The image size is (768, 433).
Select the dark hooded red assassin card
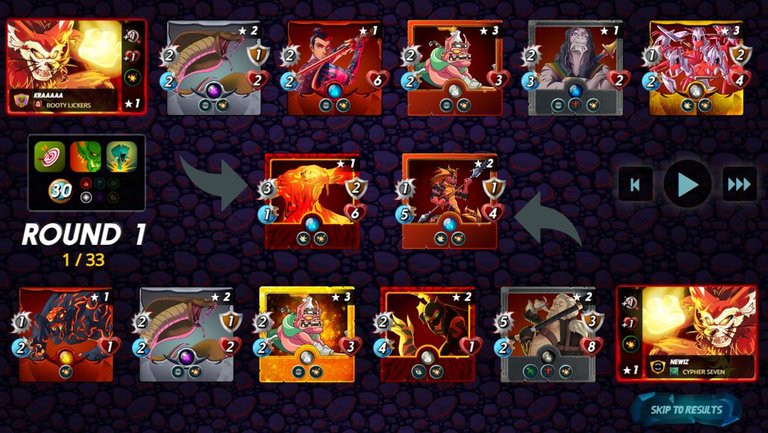pos(427,334)
